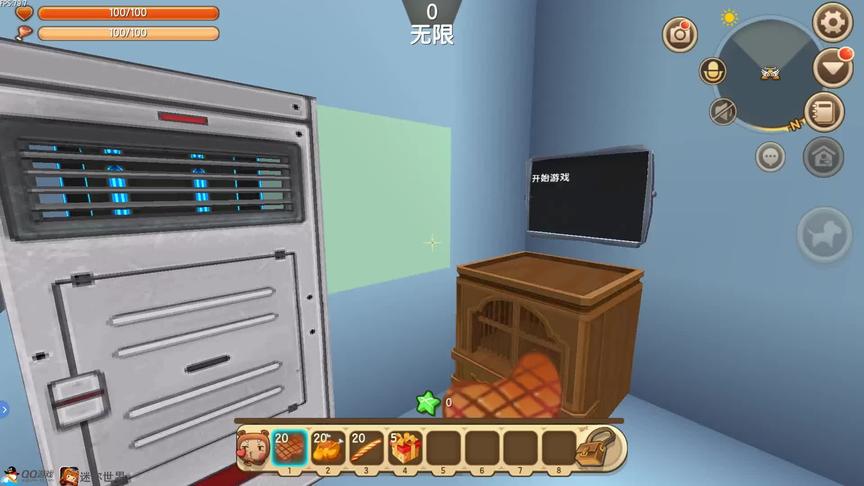Click the green star icon
This screenshot has width=864, height=486.
(x=428, y=402)
